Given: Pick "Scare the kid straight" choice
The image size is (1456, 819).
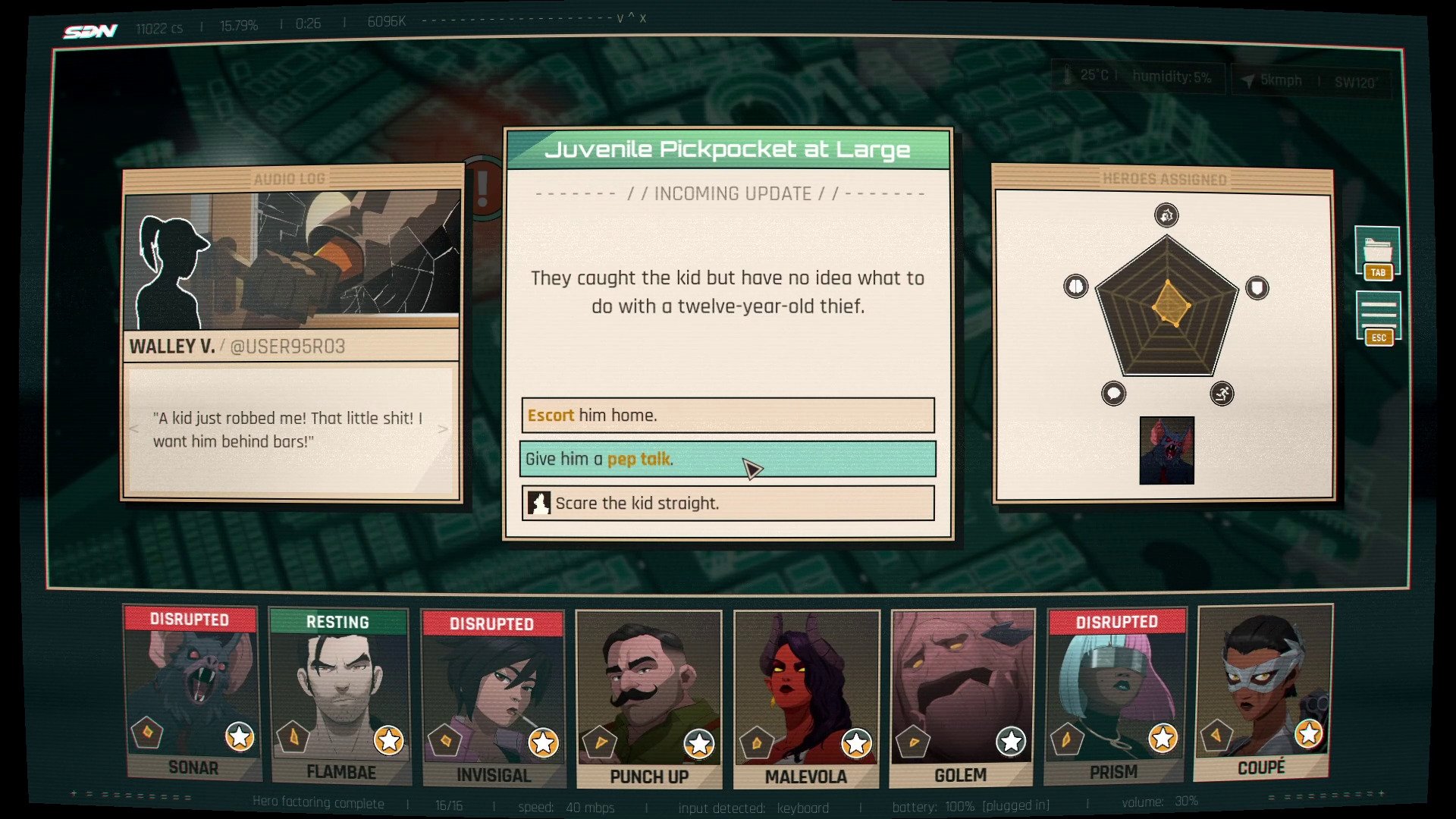Looking at the screenshot, I should point(728,504).
